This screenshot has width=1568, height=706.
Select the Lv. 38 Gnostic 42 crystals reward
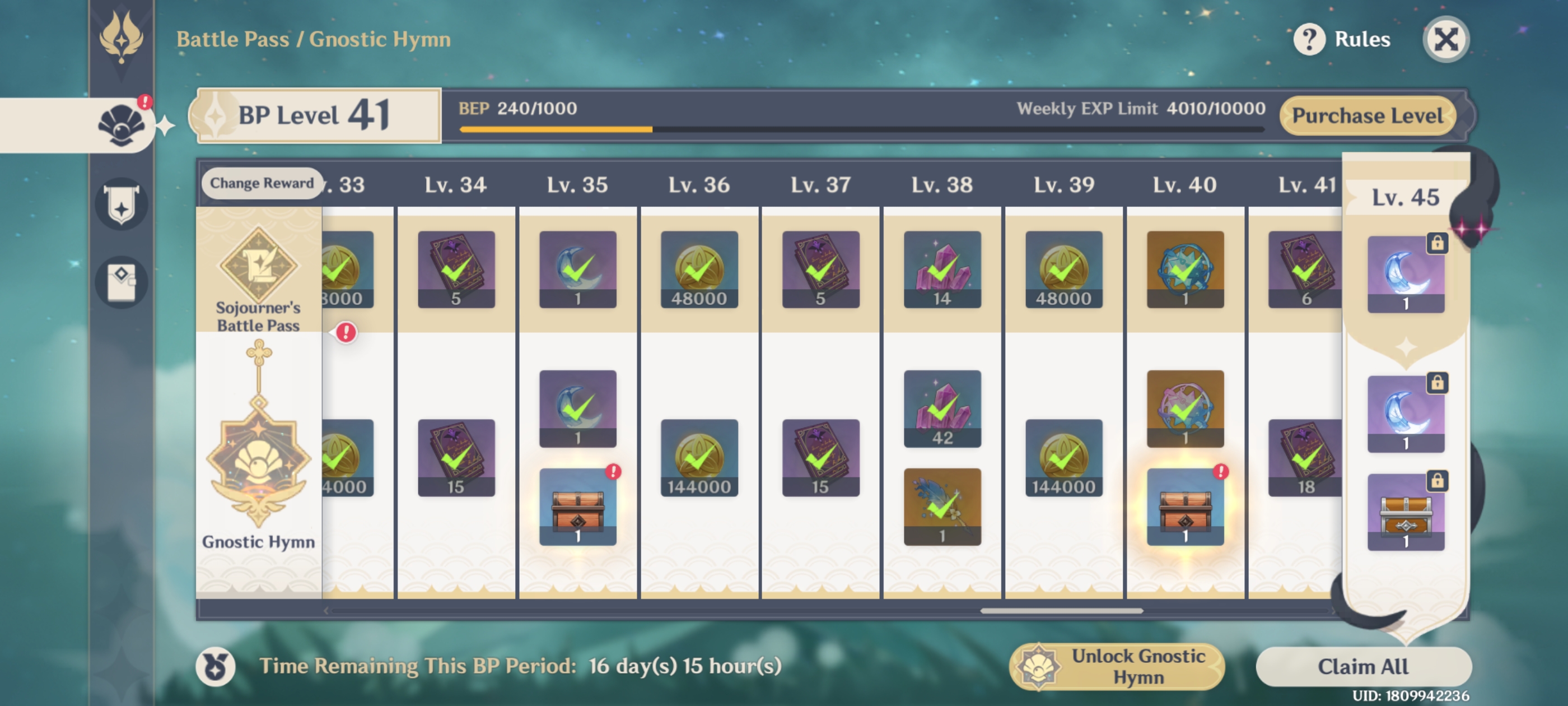click(x=942, y=408)
